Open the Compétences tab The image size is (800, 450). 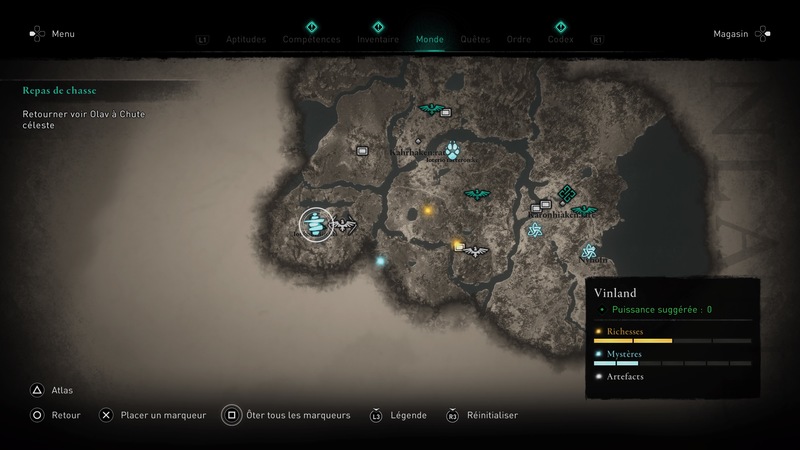pyautogui.click(x=311, y=40)
